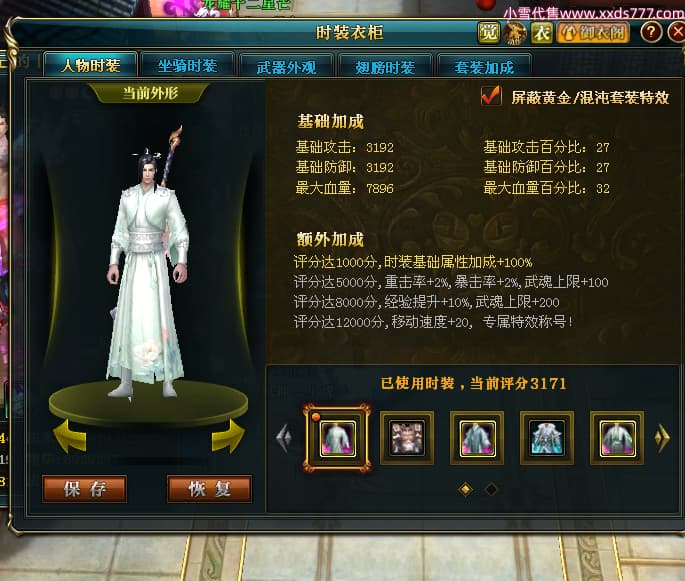
Task: Open the 套装加成 tab
Action: click(x=484, y=68)
